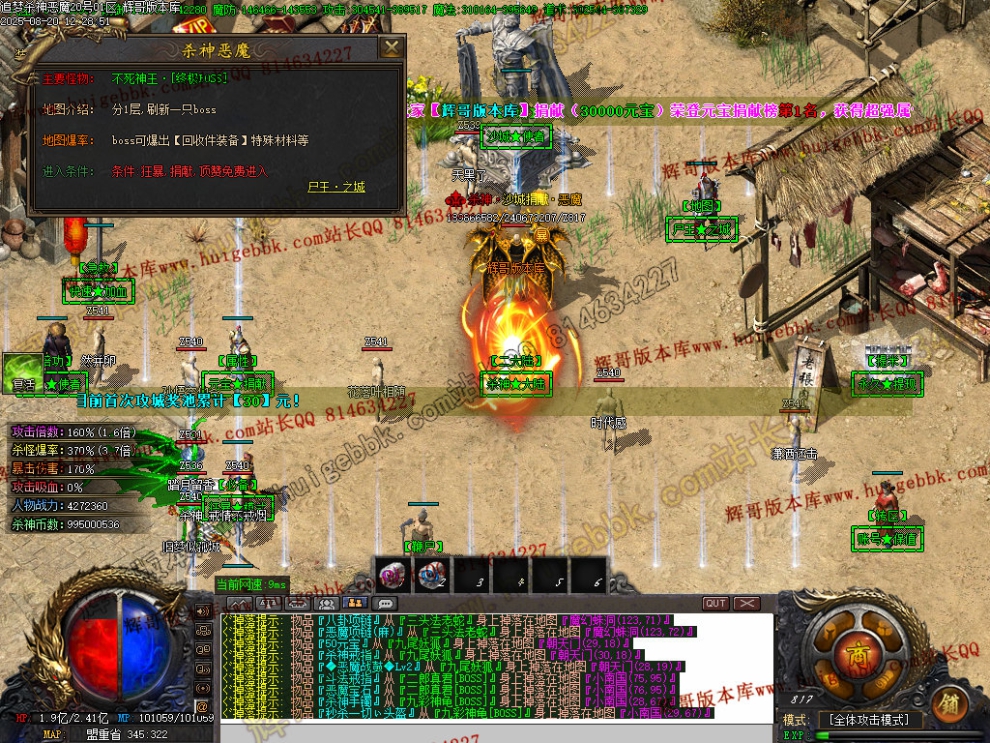Close the chat panel with X
The width and height of the screenshot is (990, 743).
coord(747,604)
